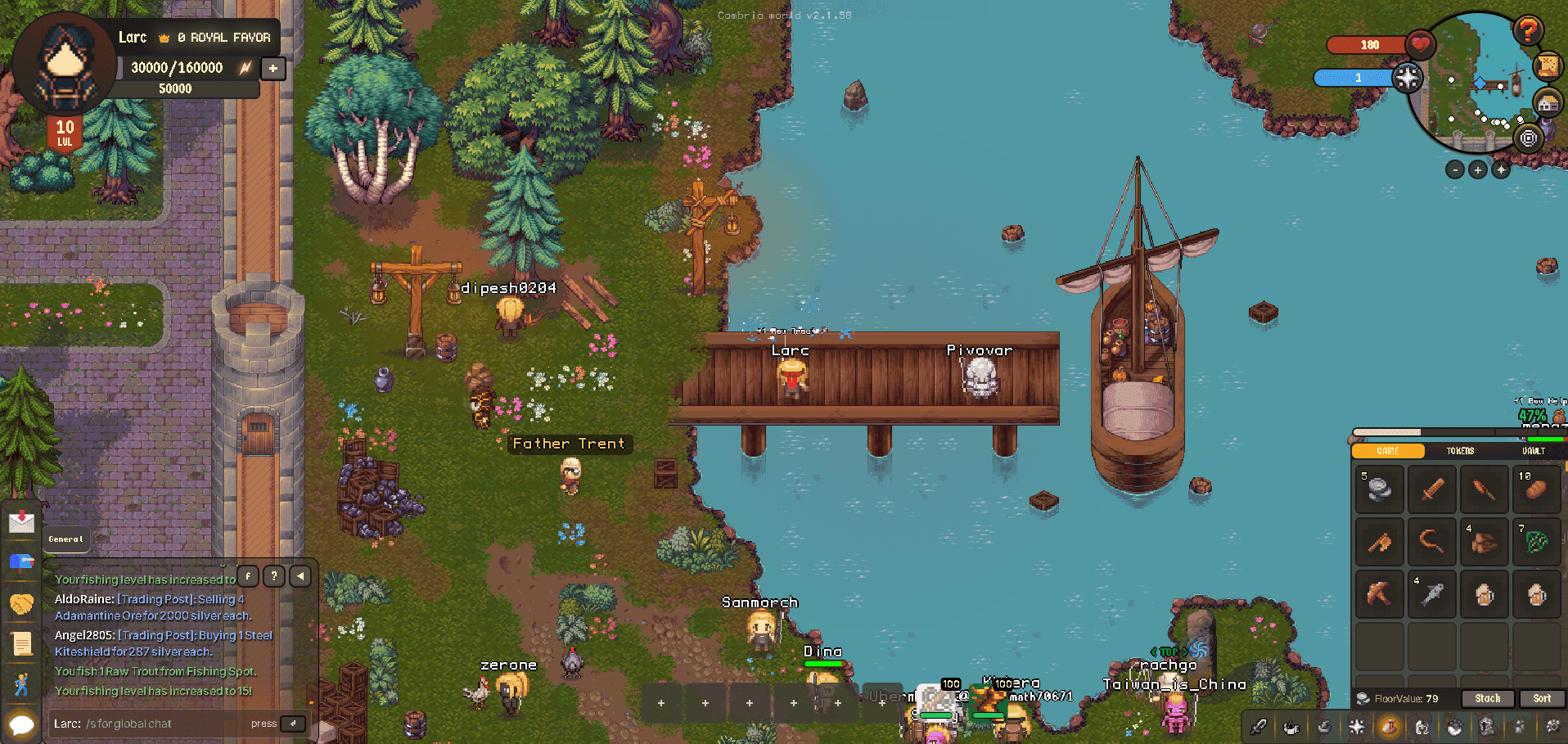Zoom out the minimap with minus button
Viewport: 1568px width, 744px height.
point(1454,169)
